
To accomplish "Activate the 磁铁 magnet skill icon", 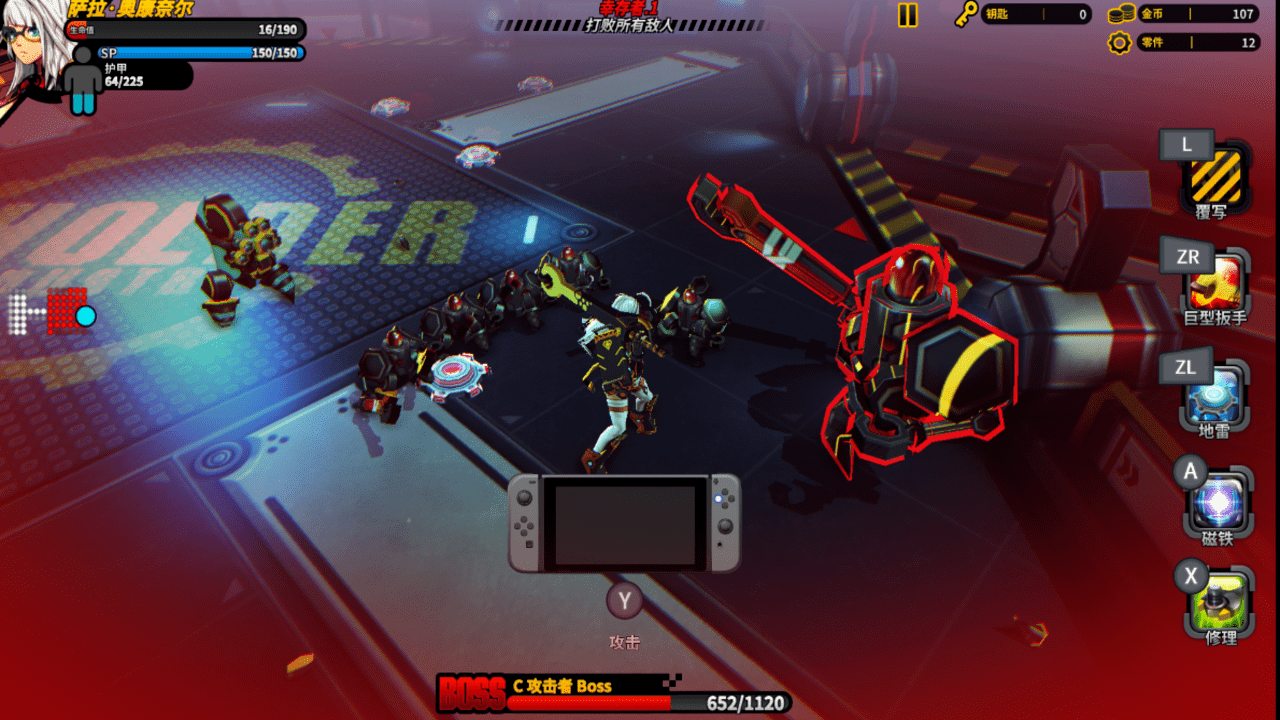I will pyautogui.click(x=1217, y=502).
